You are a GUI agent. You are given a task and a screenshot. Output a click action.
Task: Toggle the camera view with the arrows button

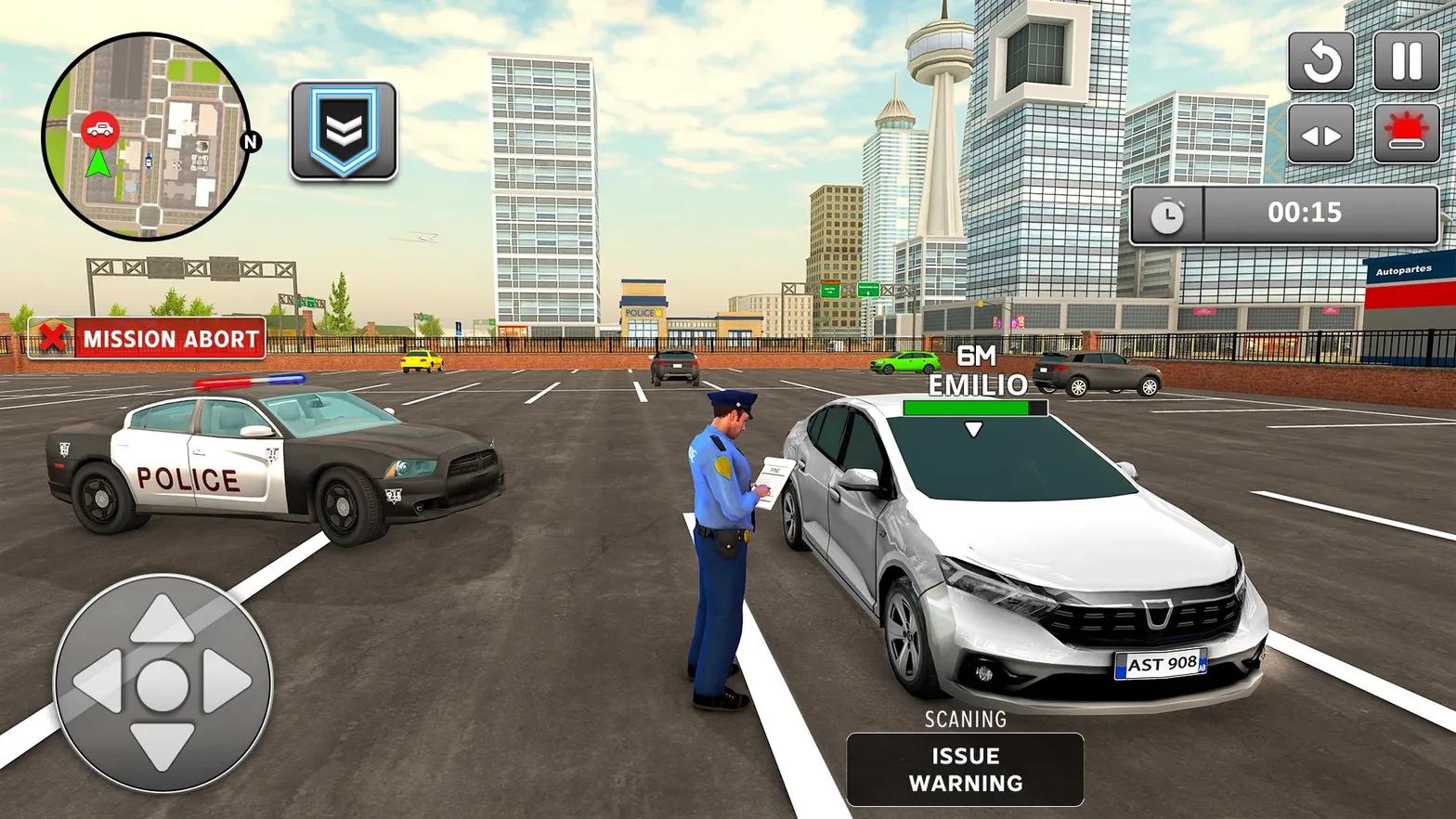(1320, 133)
